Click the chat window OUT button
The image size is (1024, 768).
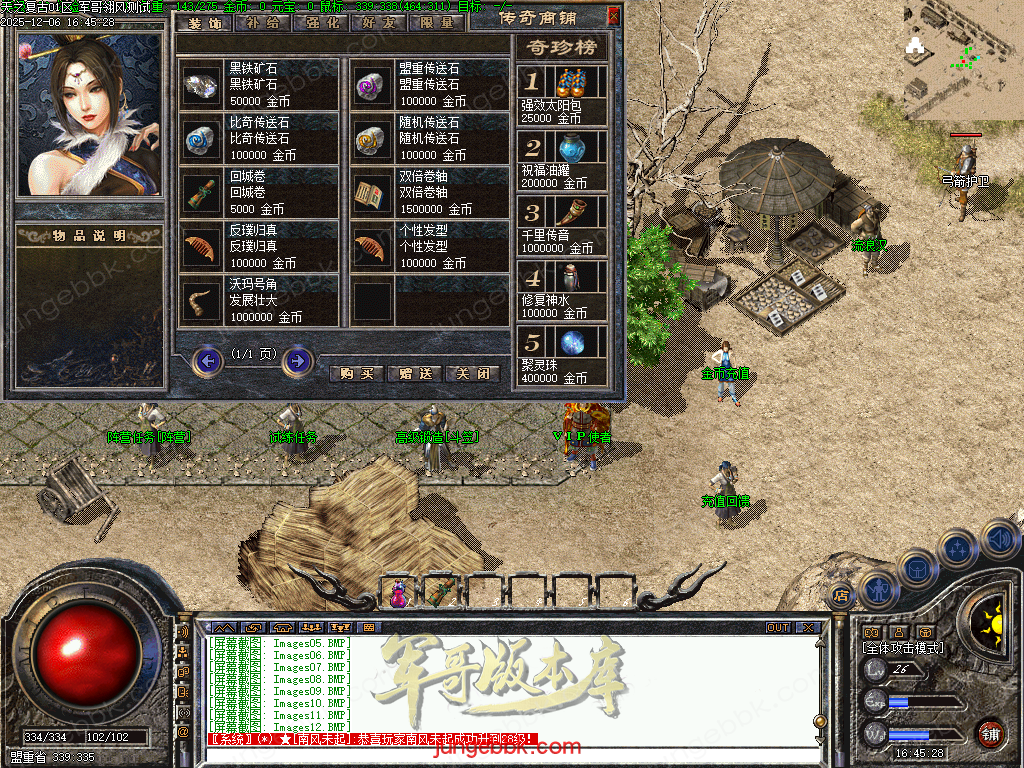coord(777,628)
